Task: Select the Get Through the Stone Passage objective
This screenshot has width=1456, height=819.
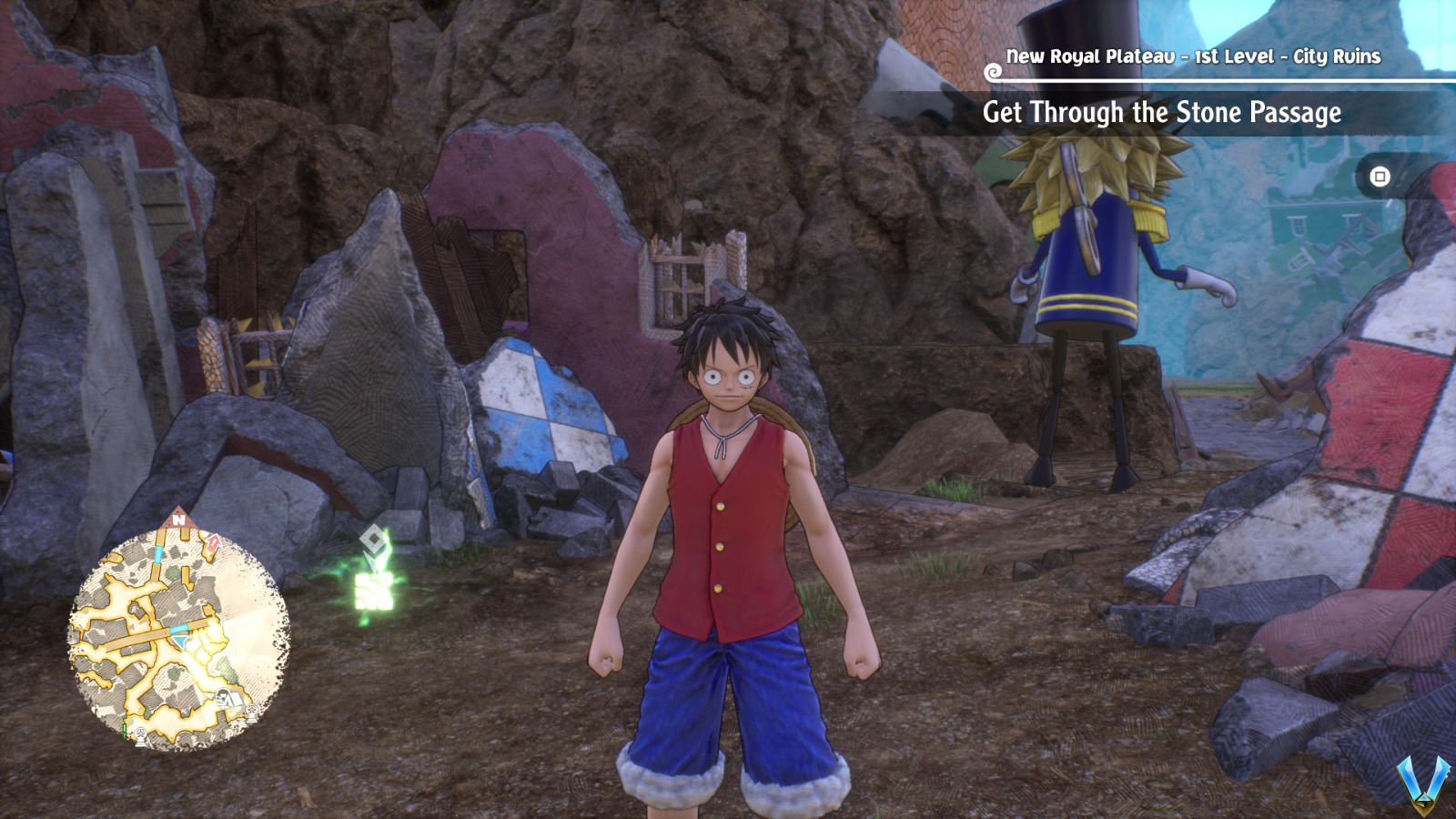Action: (x=1161, y=113)
